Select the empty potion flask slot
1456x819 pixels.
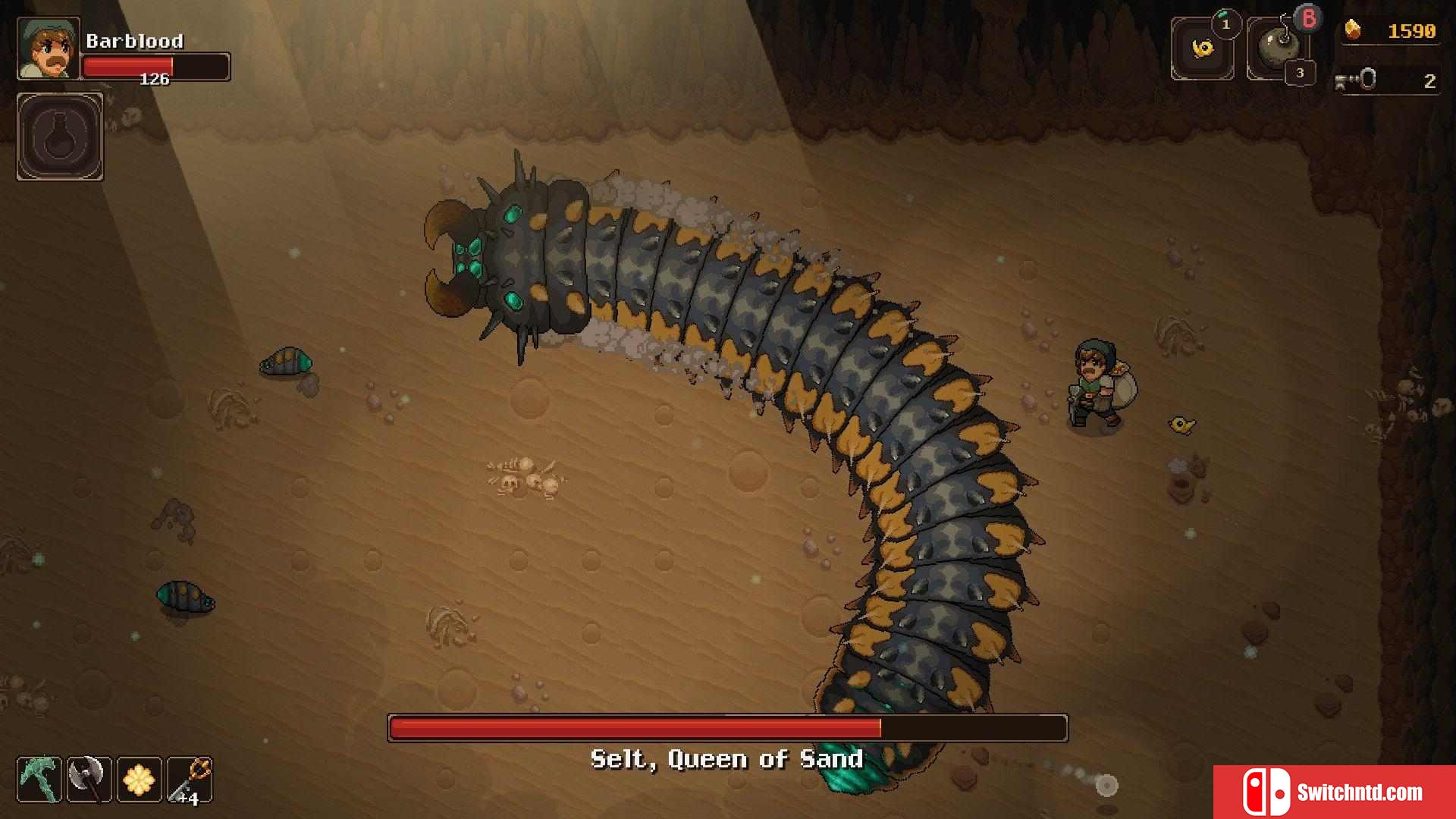coord(60,137)
